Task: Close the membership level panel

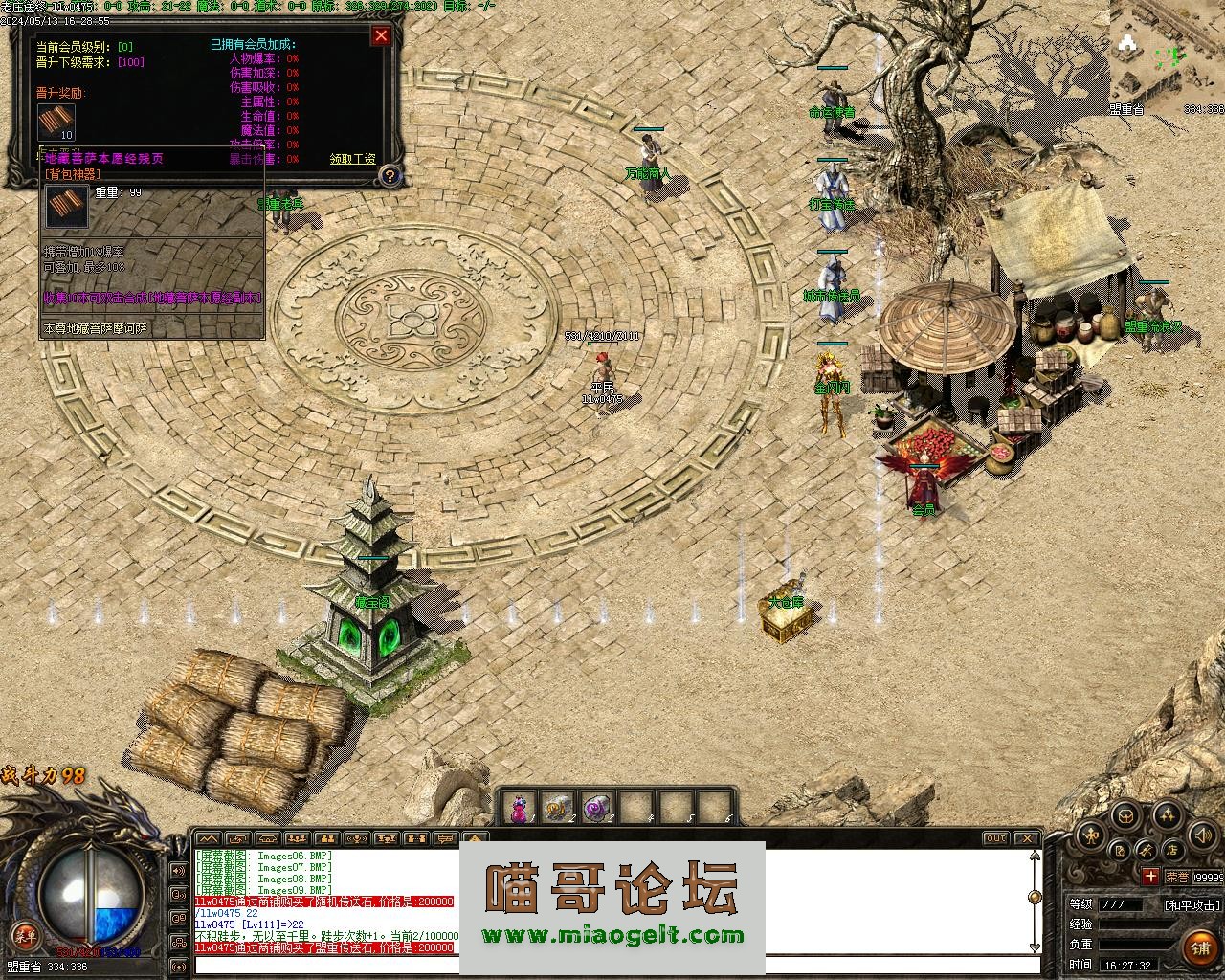Action: pos(381,36)
